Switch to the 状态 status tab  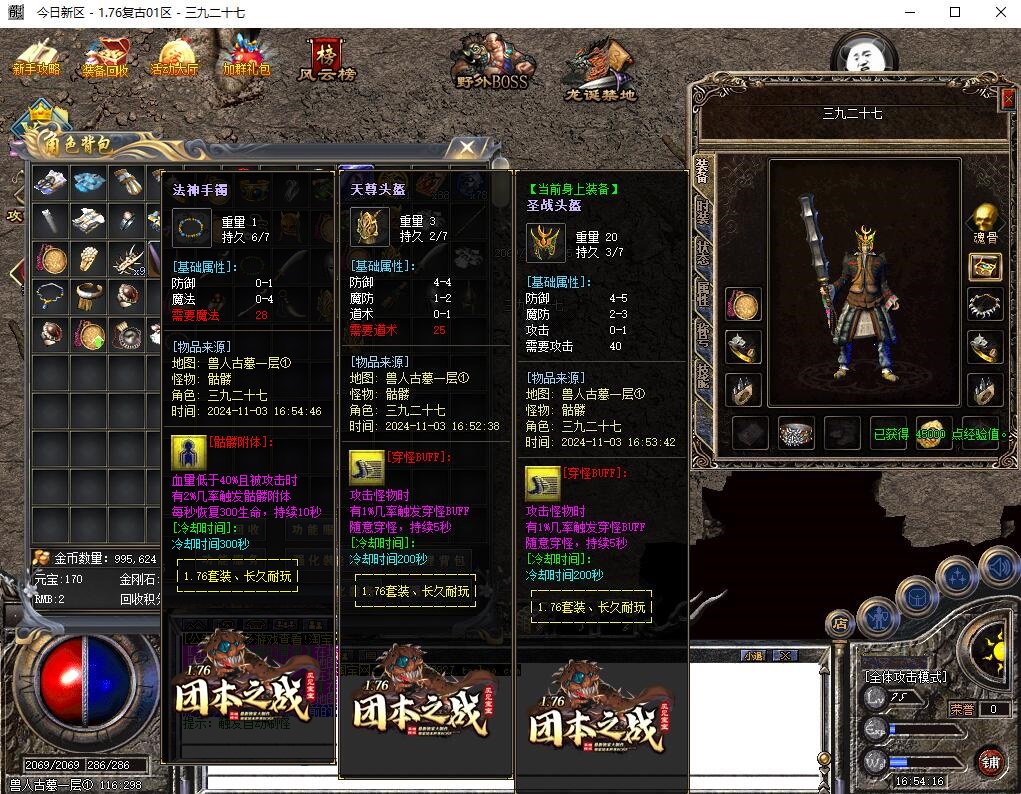(x=702, y=253)
